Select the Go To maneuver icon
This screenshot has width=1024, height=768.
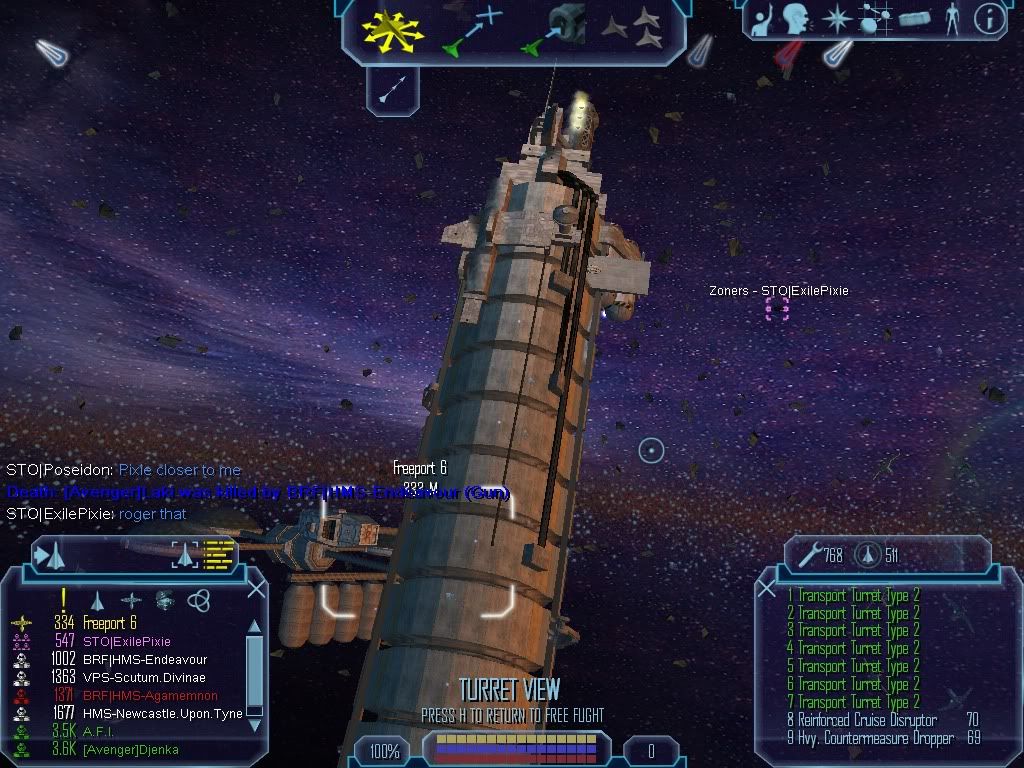coord(472,30)
